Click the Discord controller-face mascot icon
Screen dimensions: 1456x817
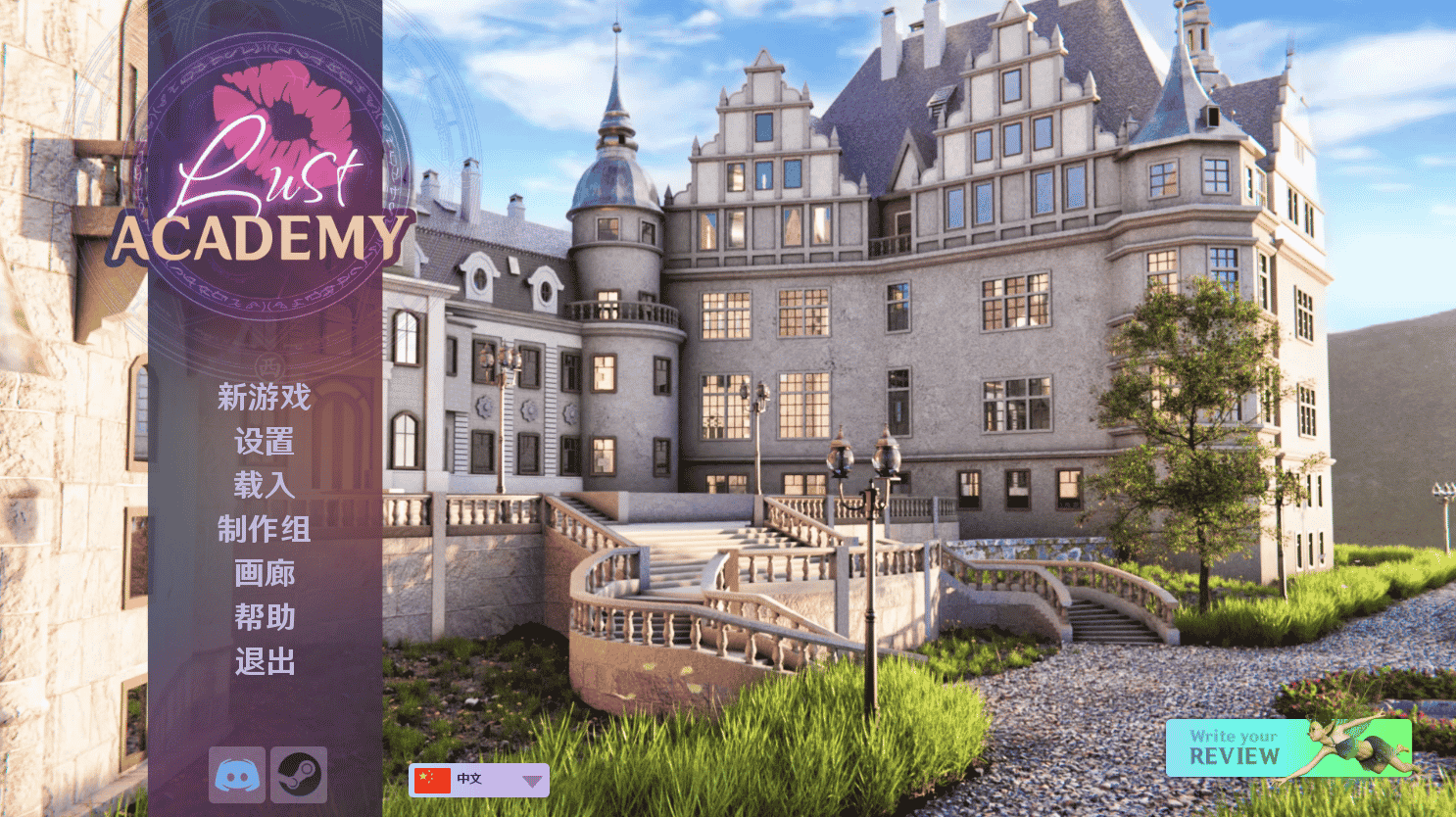(x=236, y=774)
